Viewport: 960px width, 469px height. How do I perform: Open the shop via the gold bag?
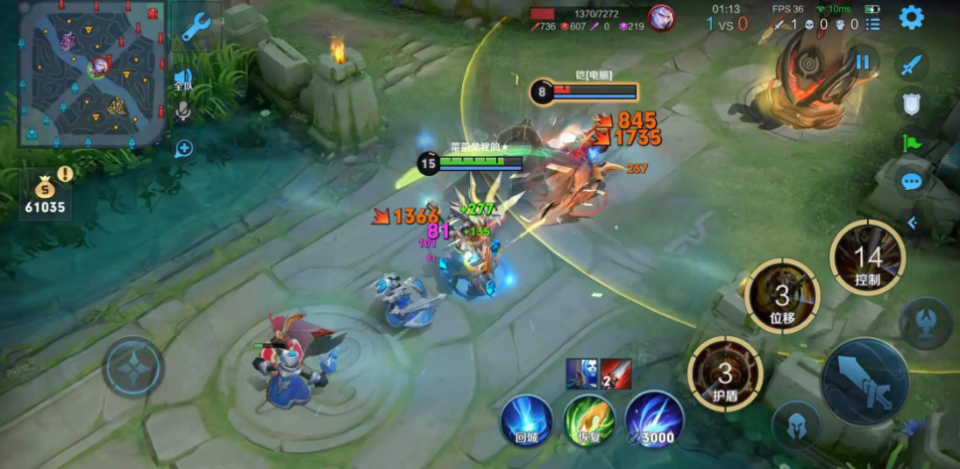tap(46, 188)
